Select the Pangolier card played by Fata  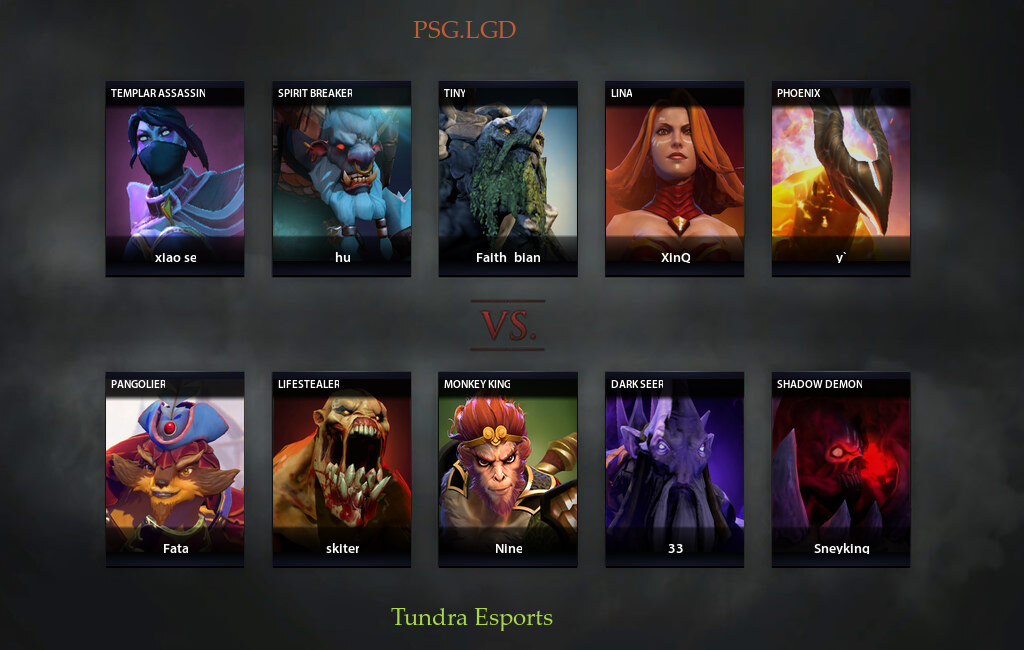click(175, 469)
